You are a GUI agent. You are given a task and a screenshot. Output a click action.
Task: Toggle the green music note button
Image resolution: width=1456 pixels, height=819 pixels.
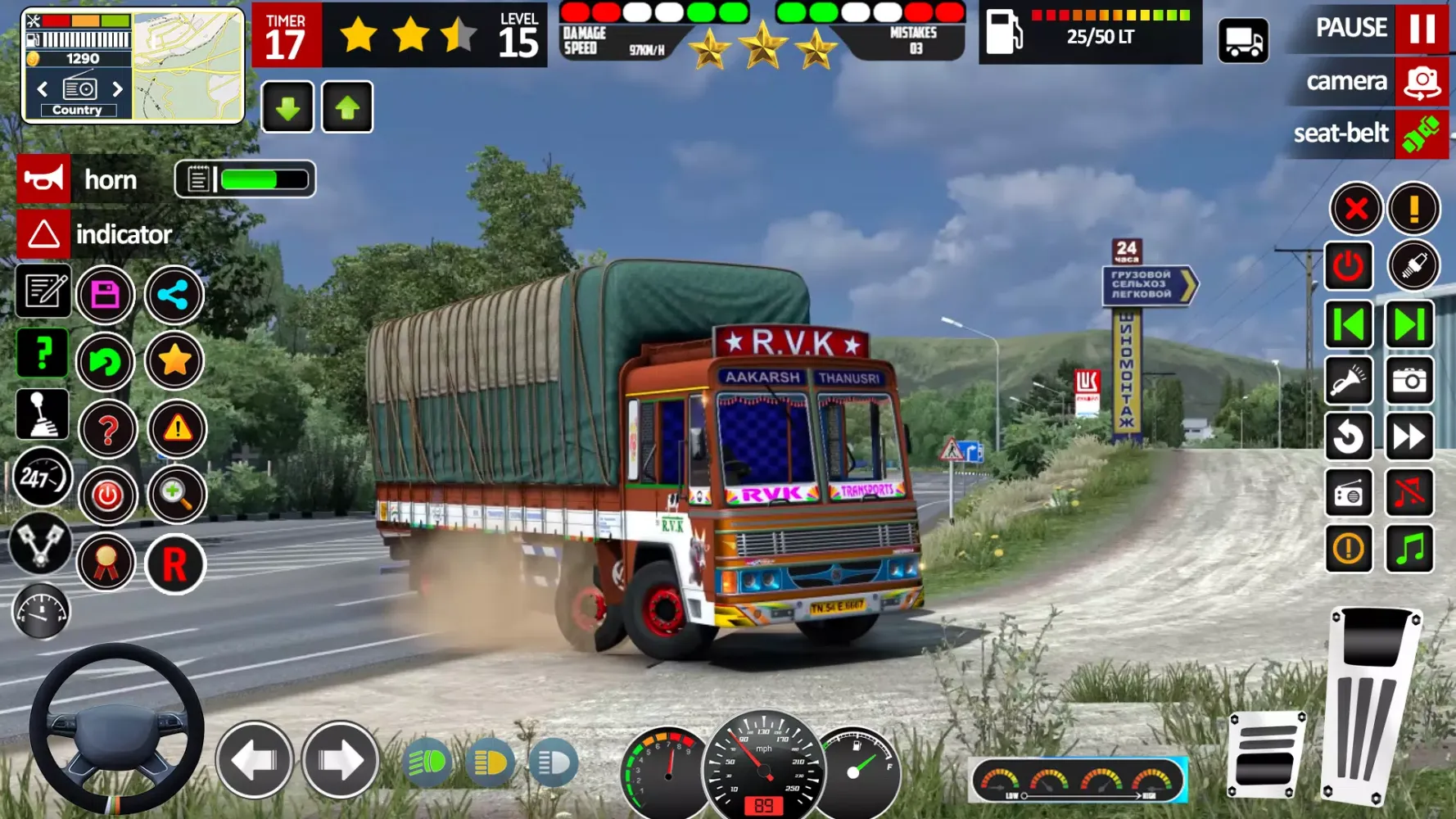(1409, 548)
